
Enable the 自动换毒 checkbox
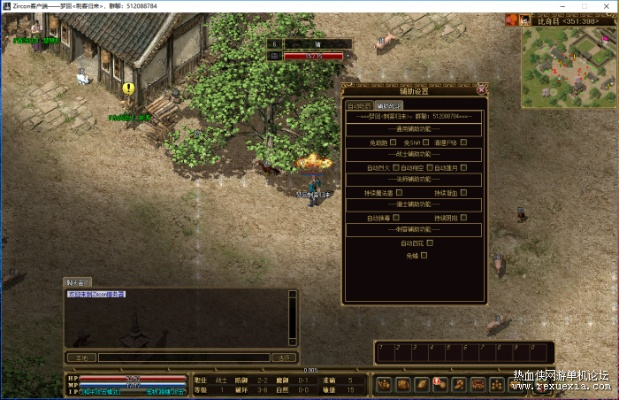click(399, 217)
